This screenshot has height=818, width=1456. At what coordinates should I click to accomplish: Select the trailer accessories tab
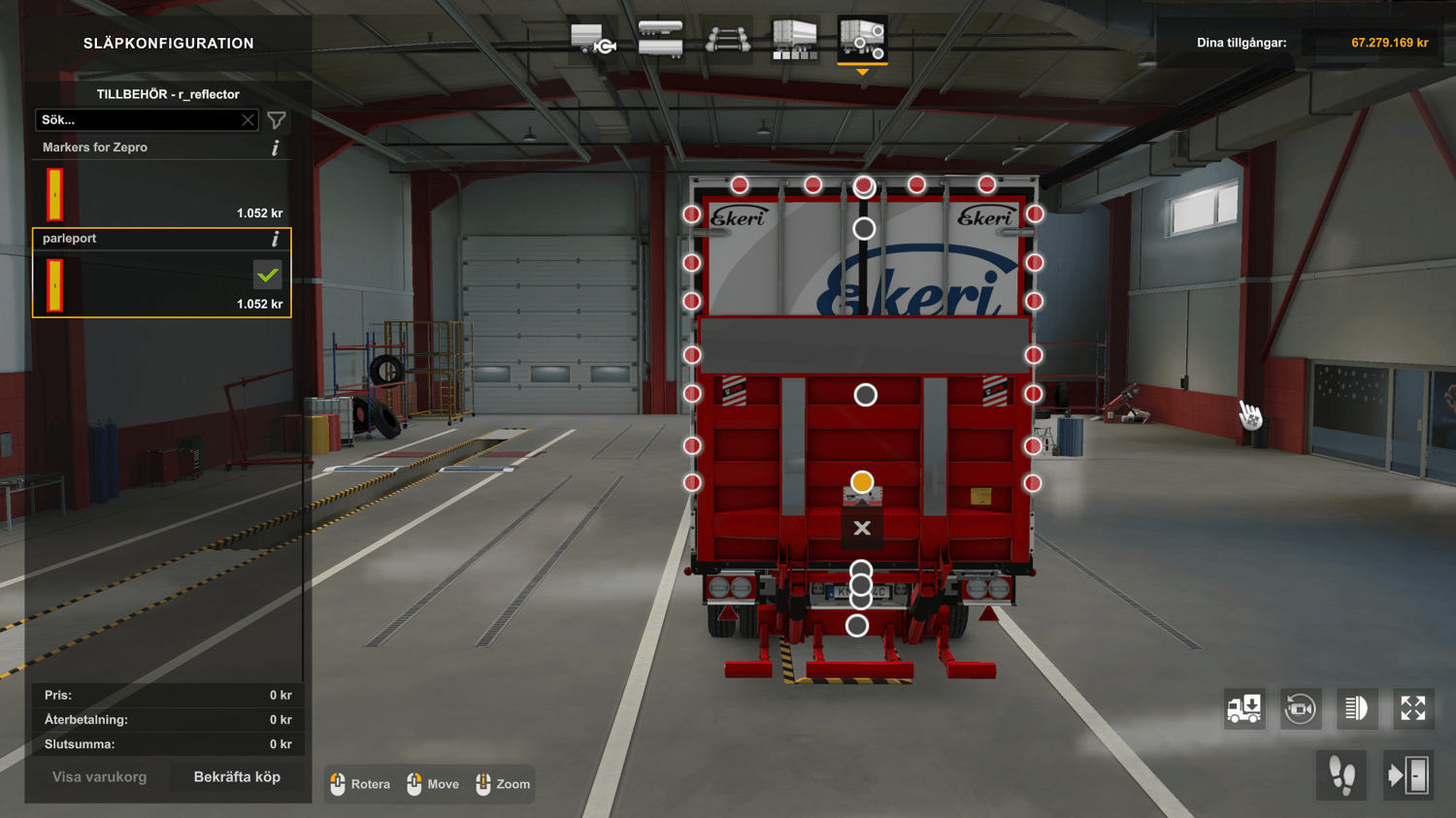(x=862, y=41)
